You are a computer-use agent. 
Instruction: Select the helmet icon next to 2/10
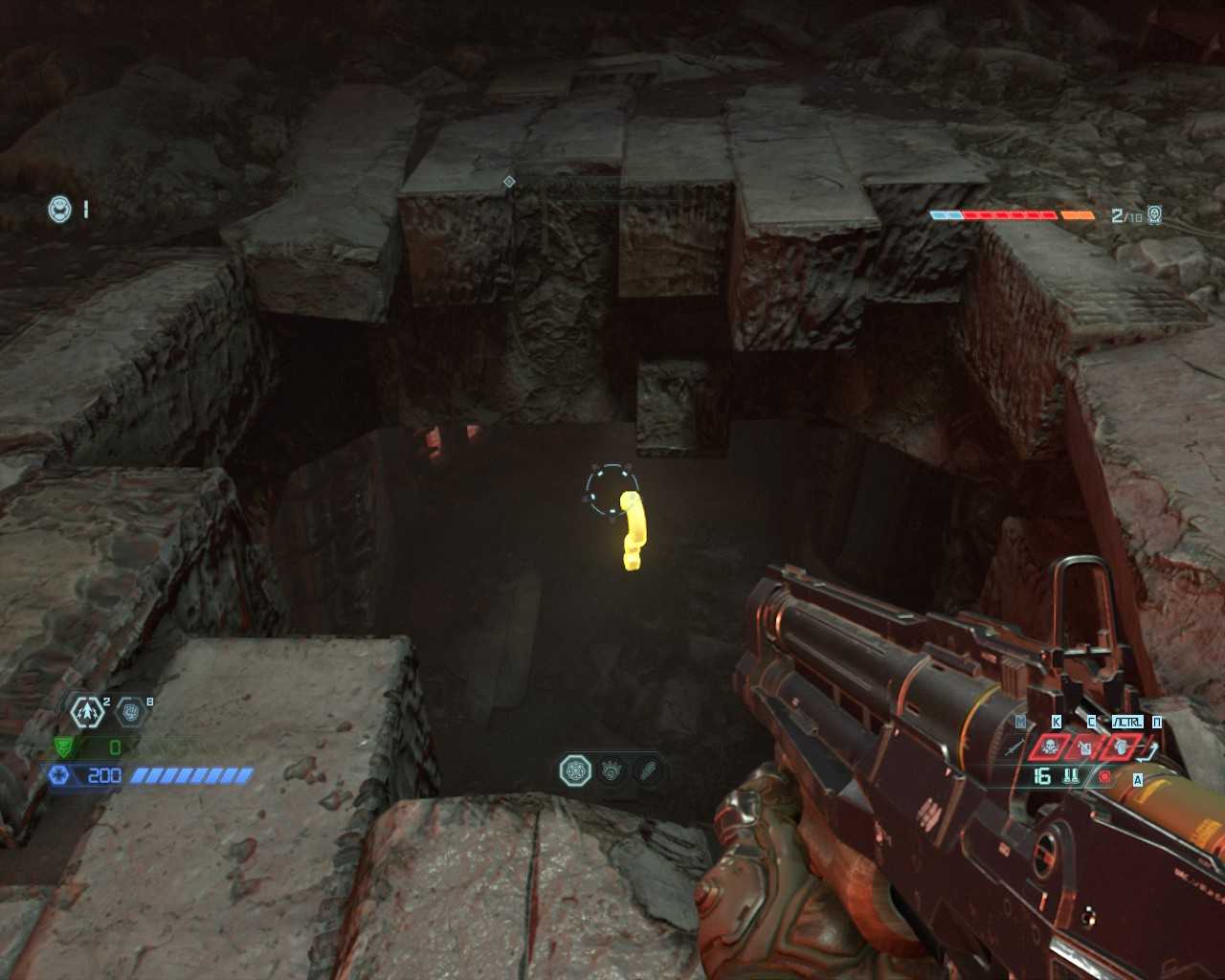click(1154, 215)
